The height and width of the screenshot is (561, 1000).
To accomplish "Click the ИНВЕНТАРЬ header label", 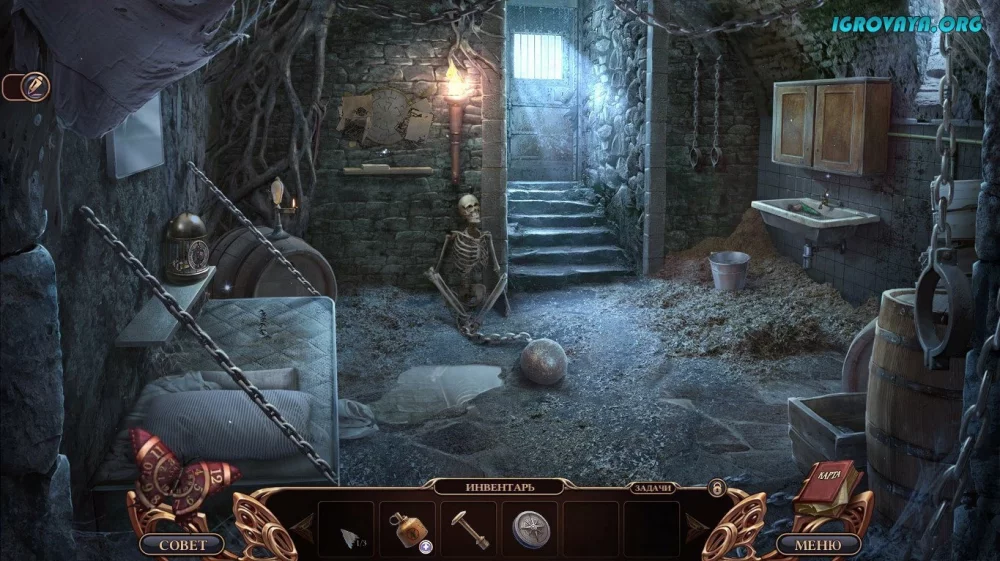I will tap(500, 487).
